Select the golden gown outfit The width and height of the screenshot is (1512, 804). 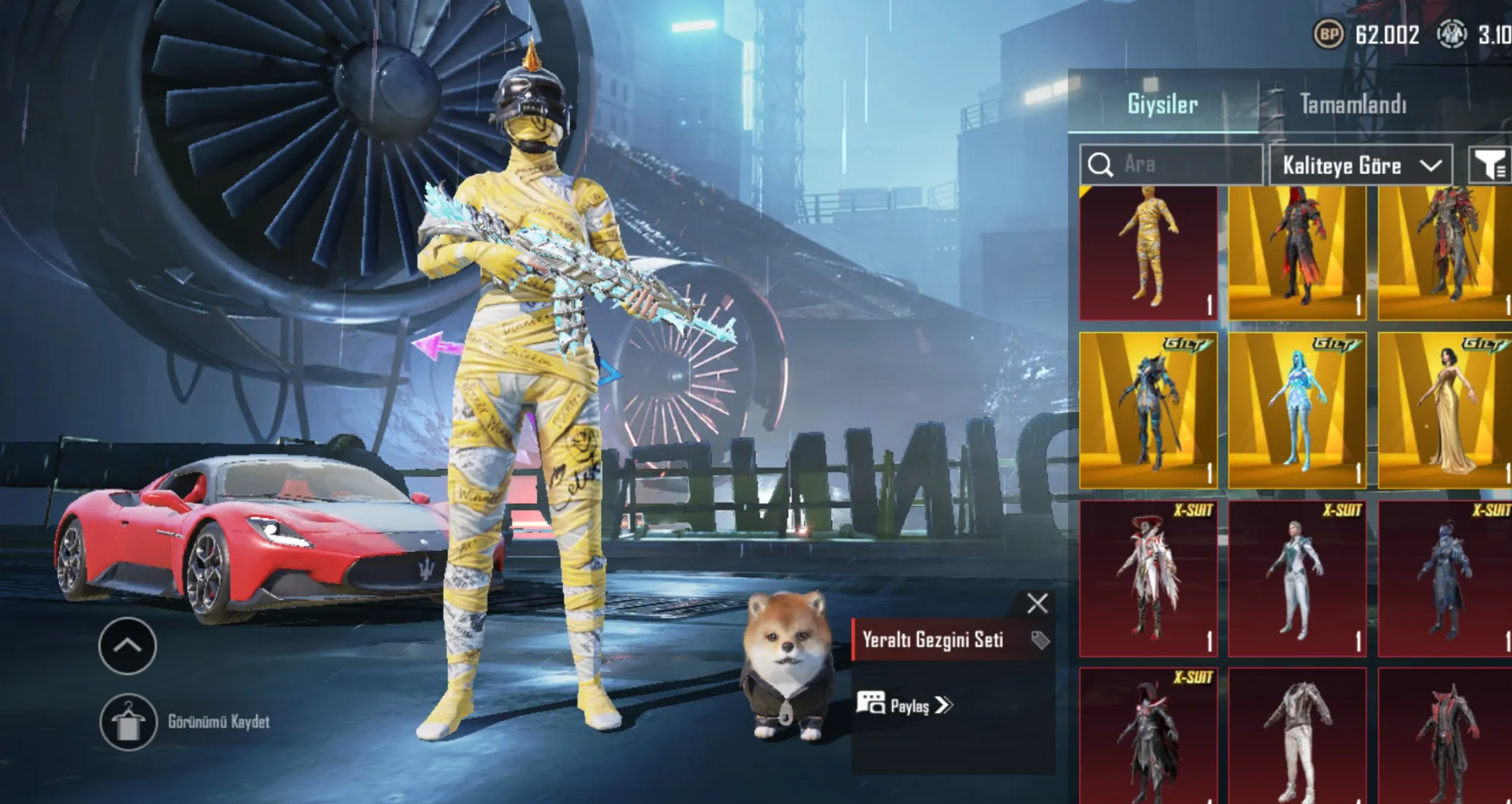pyautogui.click(x=1444, y=411)
